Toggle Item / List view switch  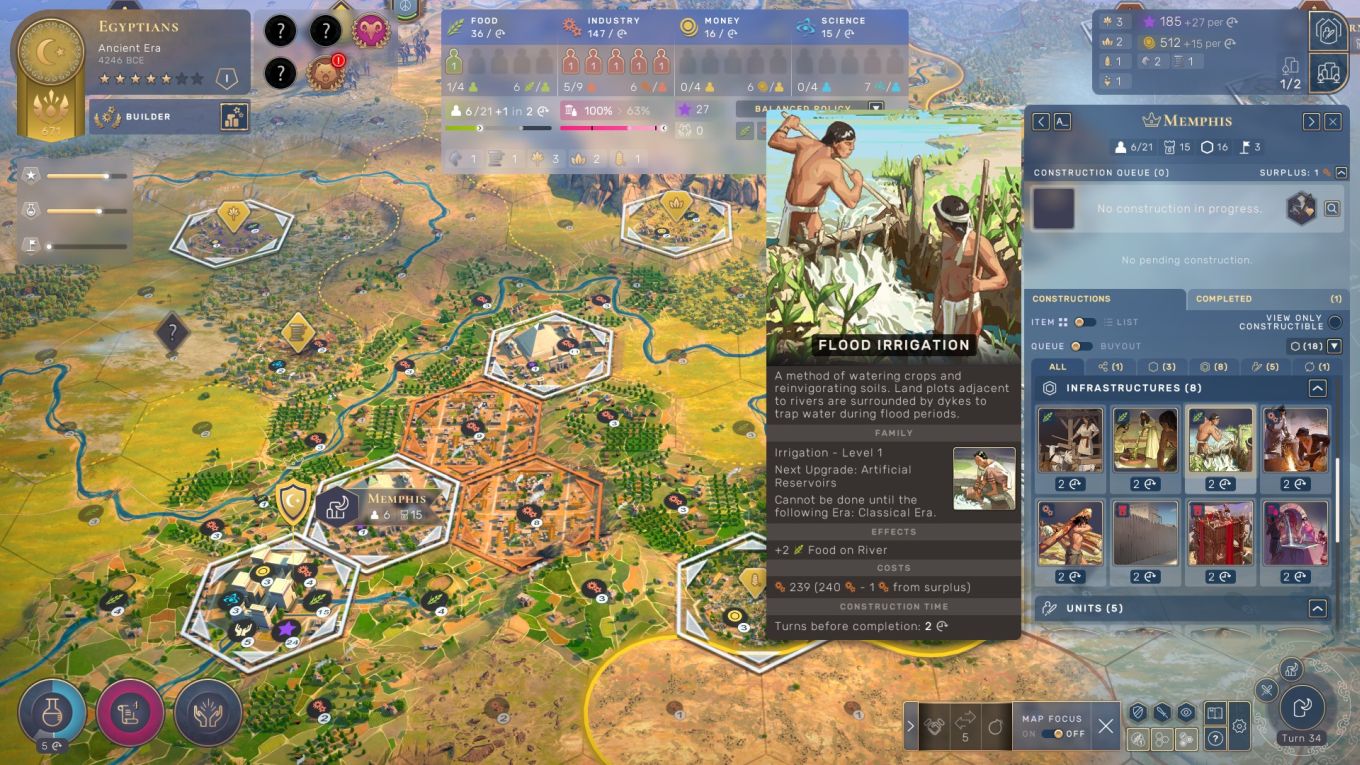(1084, 322)
